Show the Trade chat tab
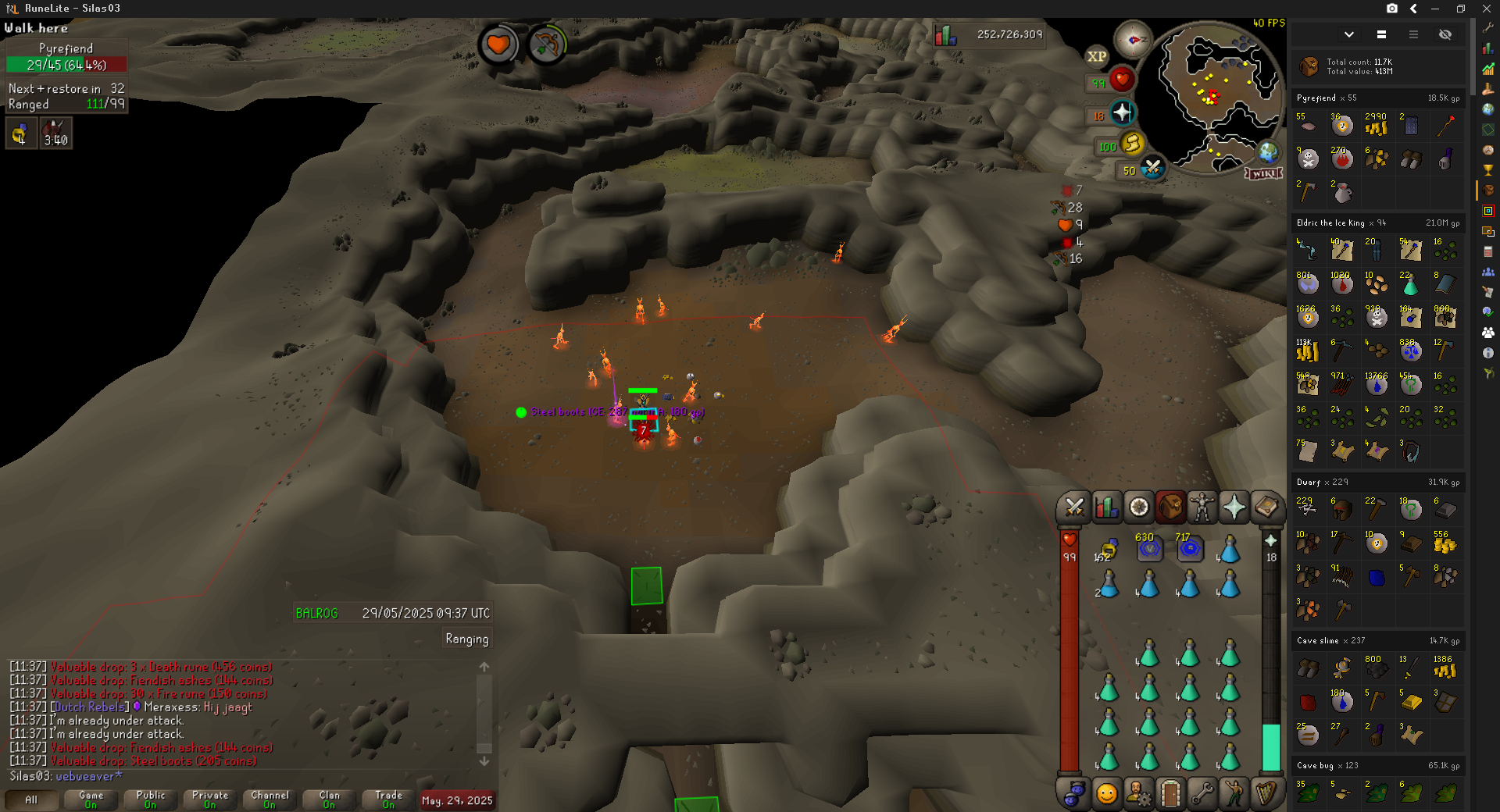 388,800
